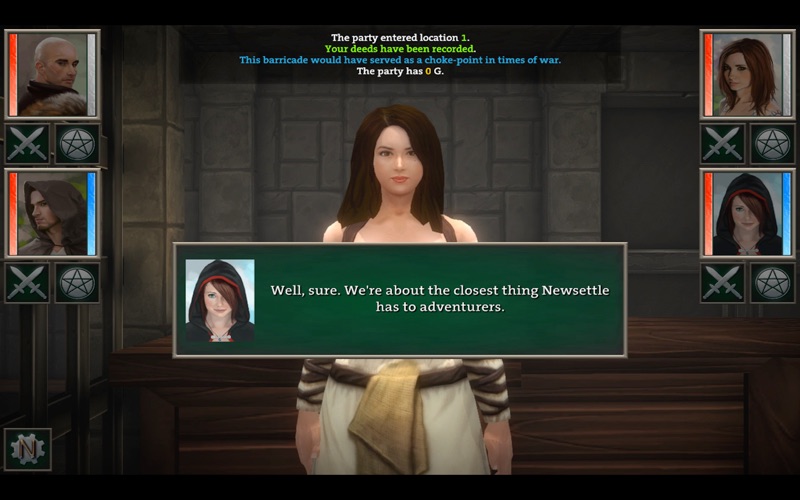Select the red-haired hooded woman party portrait
The image size is (800, 500).
(747, 213)
